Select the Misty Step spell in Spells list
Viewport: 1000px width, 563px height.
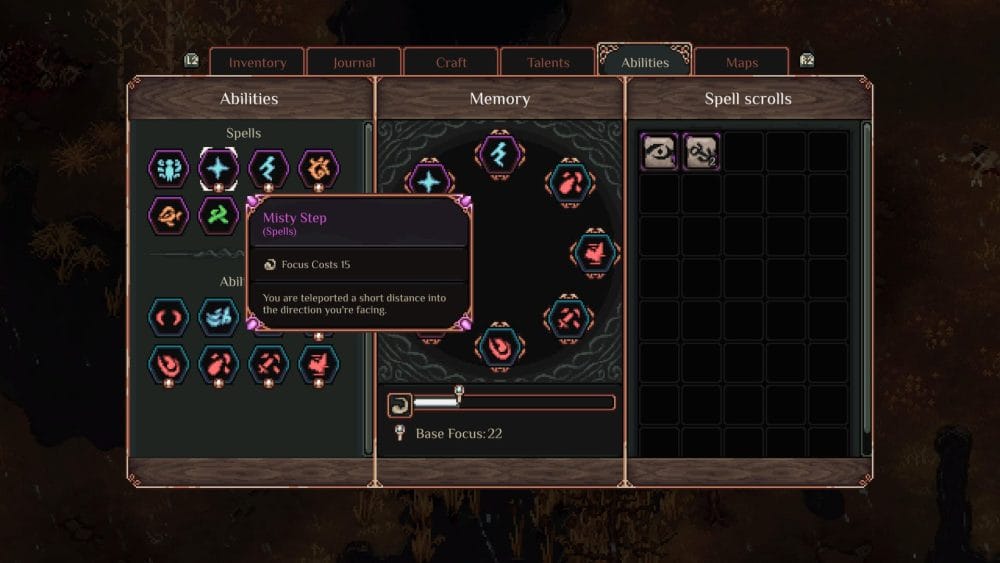coord(218,168)
